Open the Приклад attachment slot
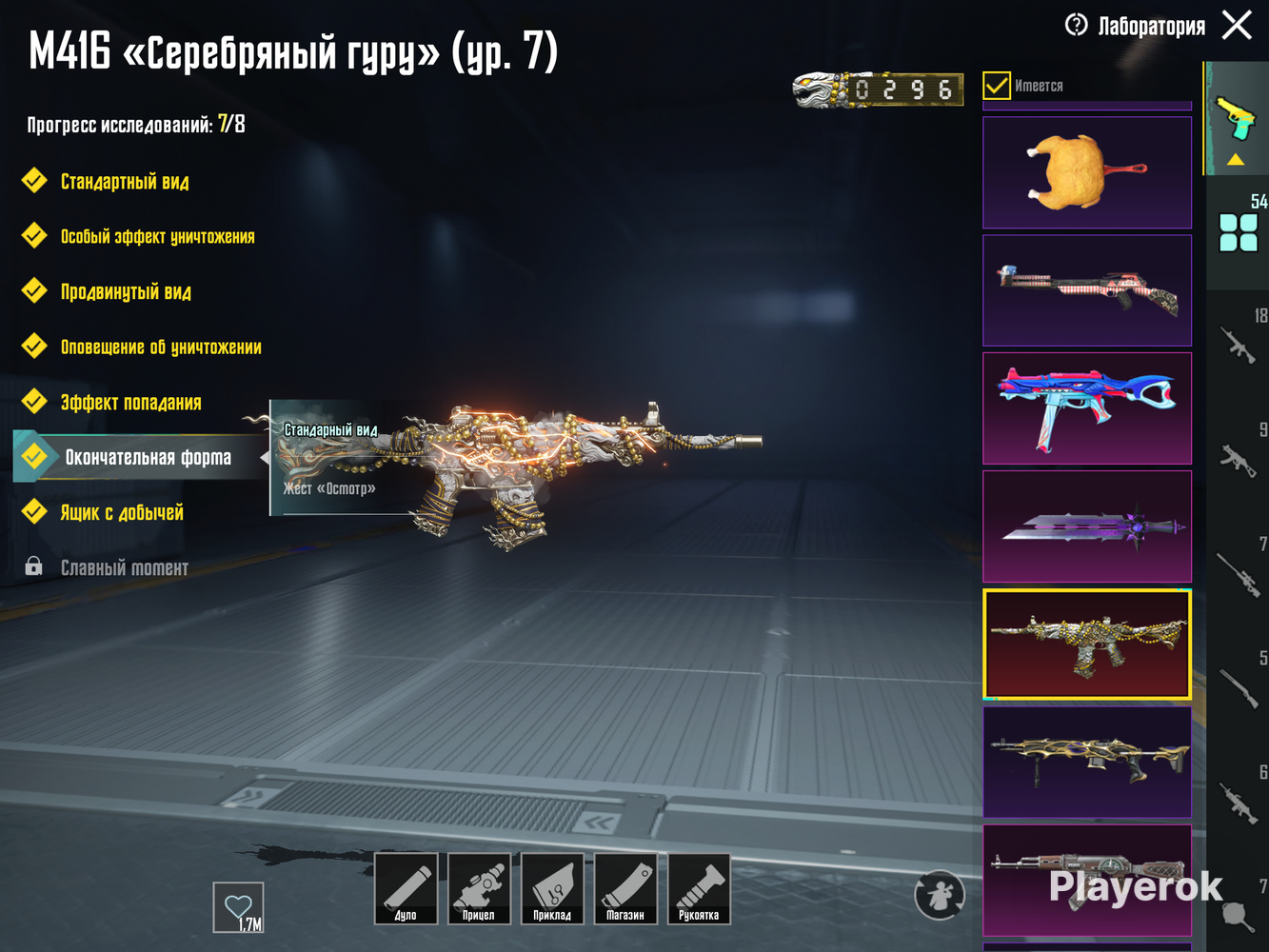 click(552, 889)
